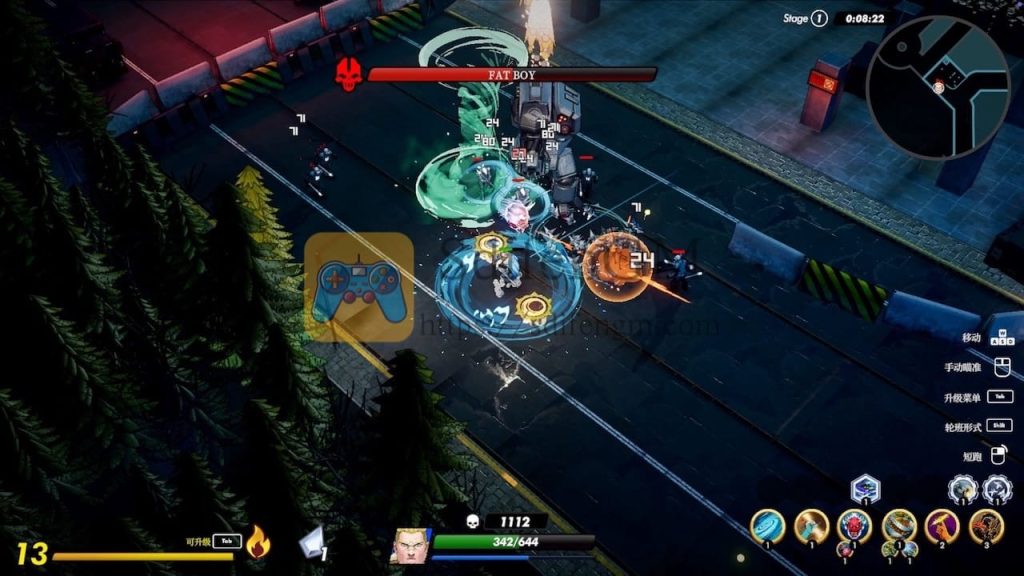The width and height of the screenshot is (1024, 576).
Task: Select the gear-framed wolf passive icon
Action: (963, 489)
